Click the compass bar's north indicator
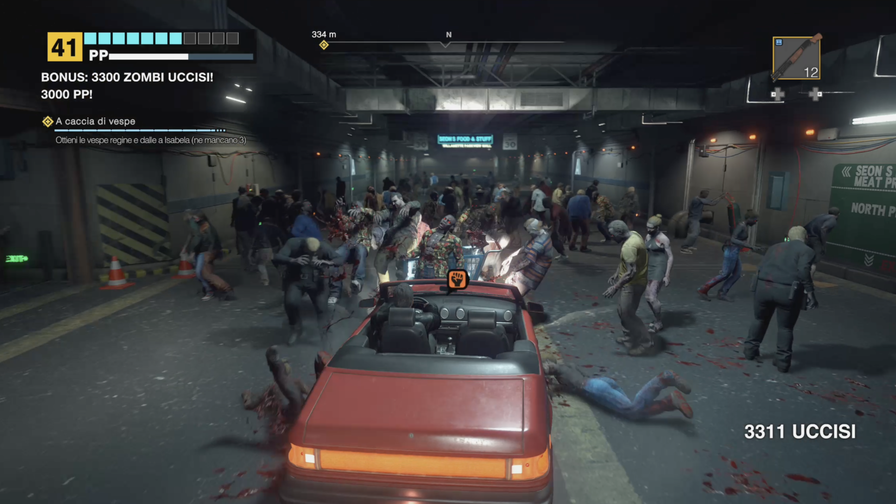The width and height of the screenshot is (896, 504). 448,36
